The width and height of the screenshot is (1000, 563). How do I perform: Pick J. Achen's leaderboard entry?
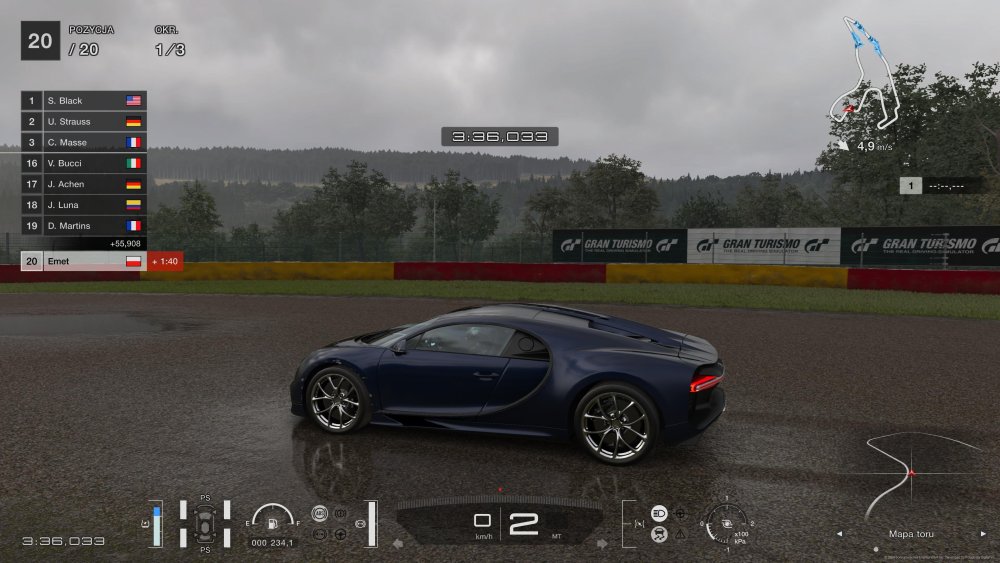click(84, 184)
